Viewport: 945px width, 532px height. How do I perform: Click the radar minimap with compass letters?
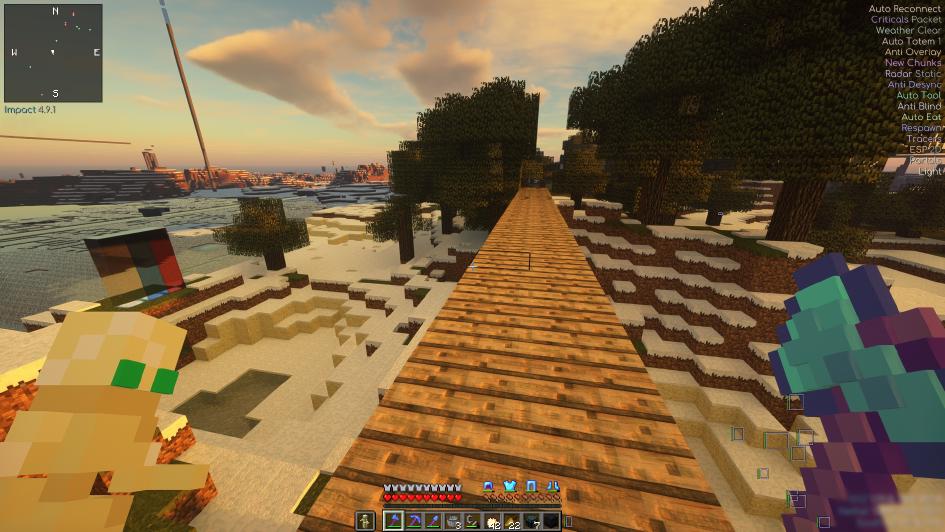53,52
